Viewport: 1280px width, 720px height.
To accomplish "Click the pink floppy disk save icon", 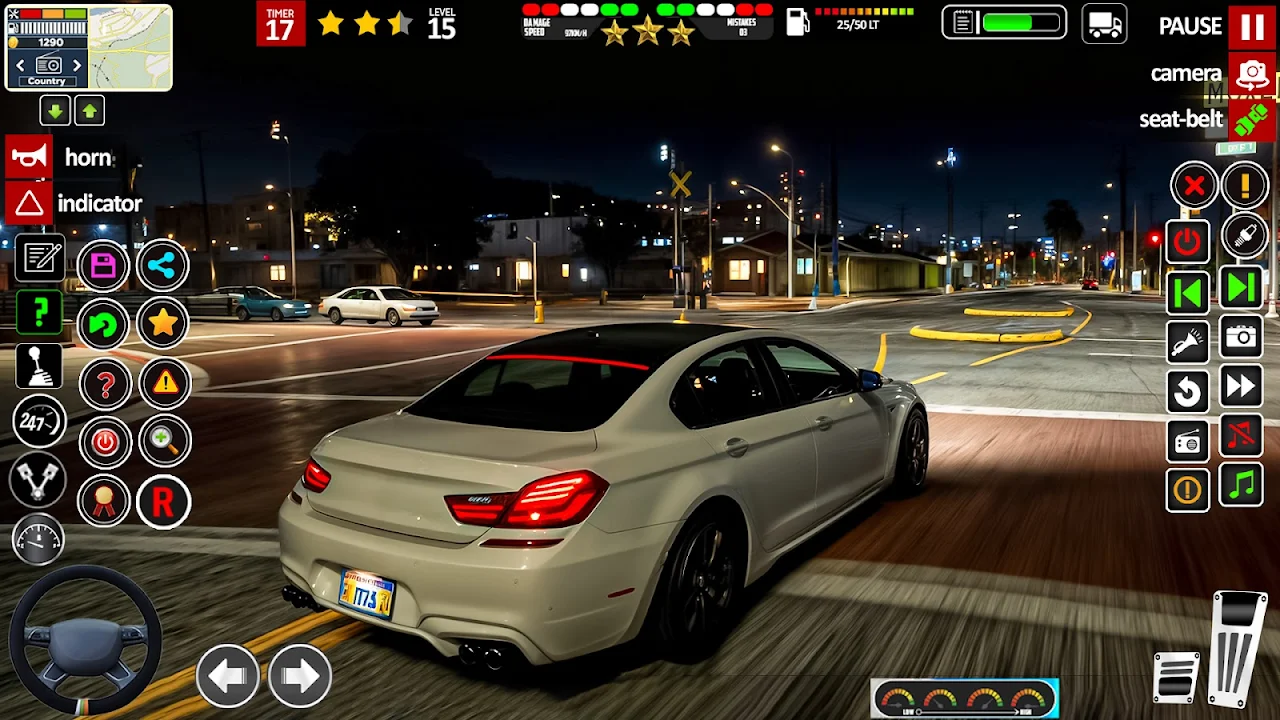I will click(x=103, y=265).
